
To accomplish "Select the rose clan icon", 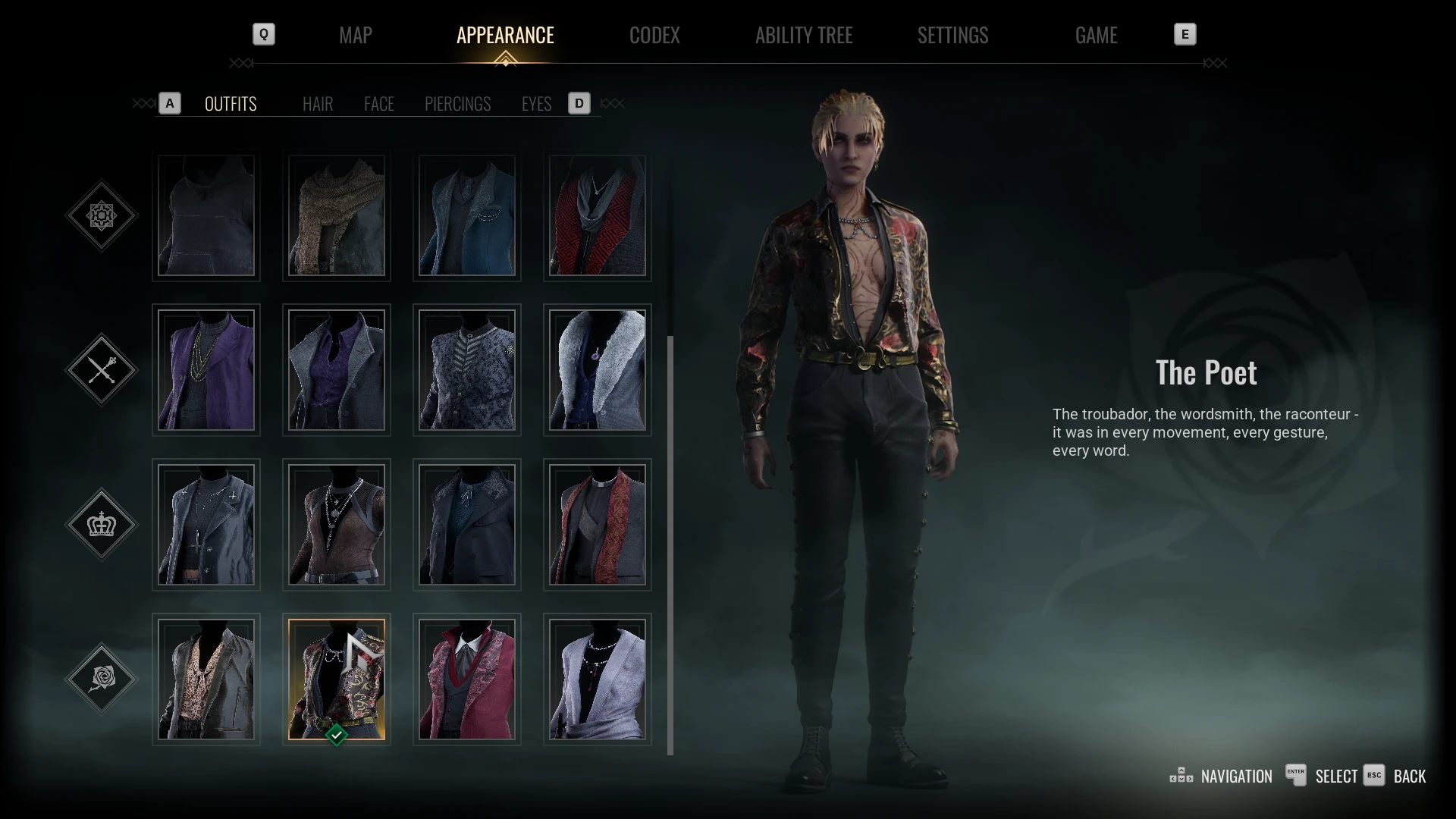I will [x=102, y=678].
